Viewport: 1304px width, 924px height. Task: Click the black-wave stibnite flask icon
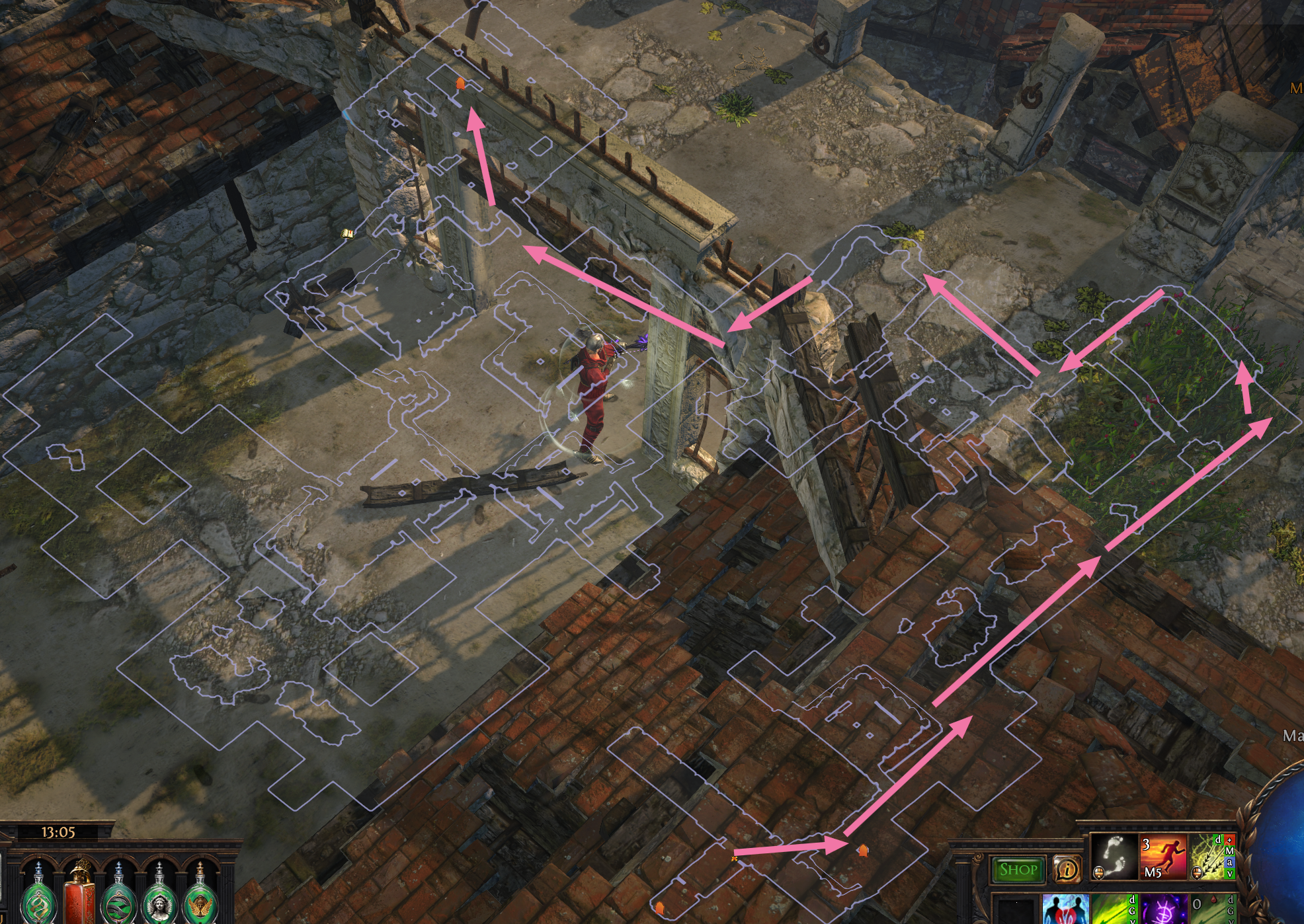(x=118, y=905)
